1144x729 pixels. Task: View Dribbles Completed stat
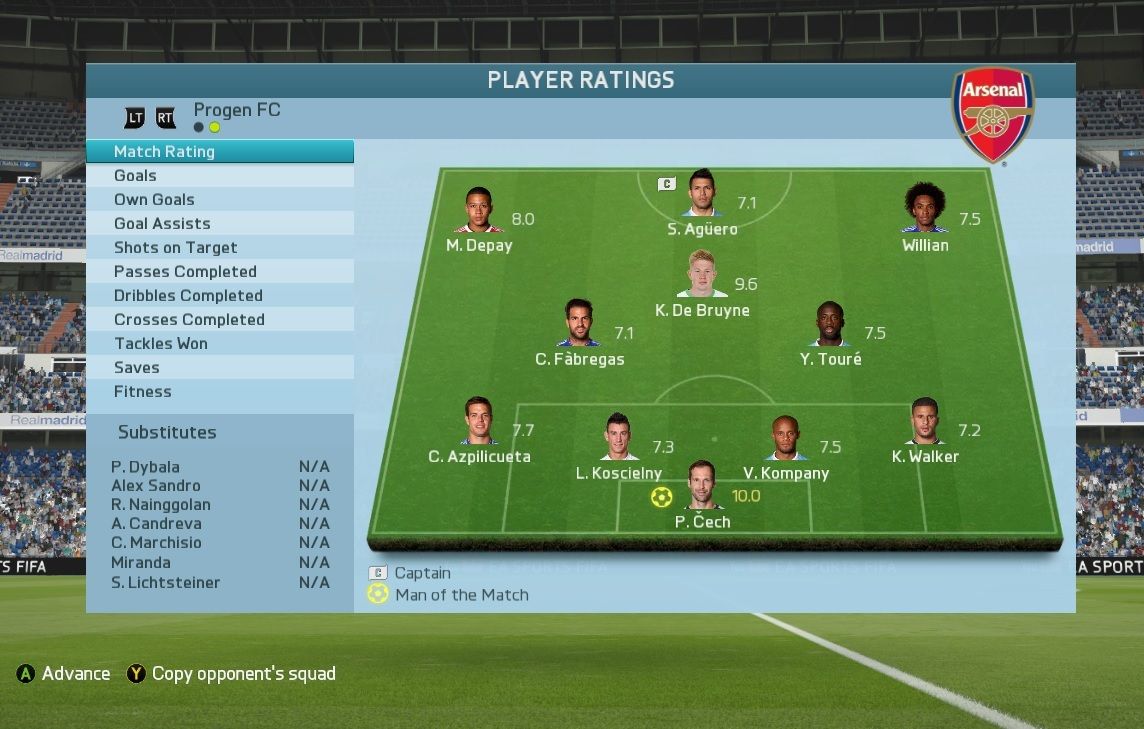pos(220,296)
